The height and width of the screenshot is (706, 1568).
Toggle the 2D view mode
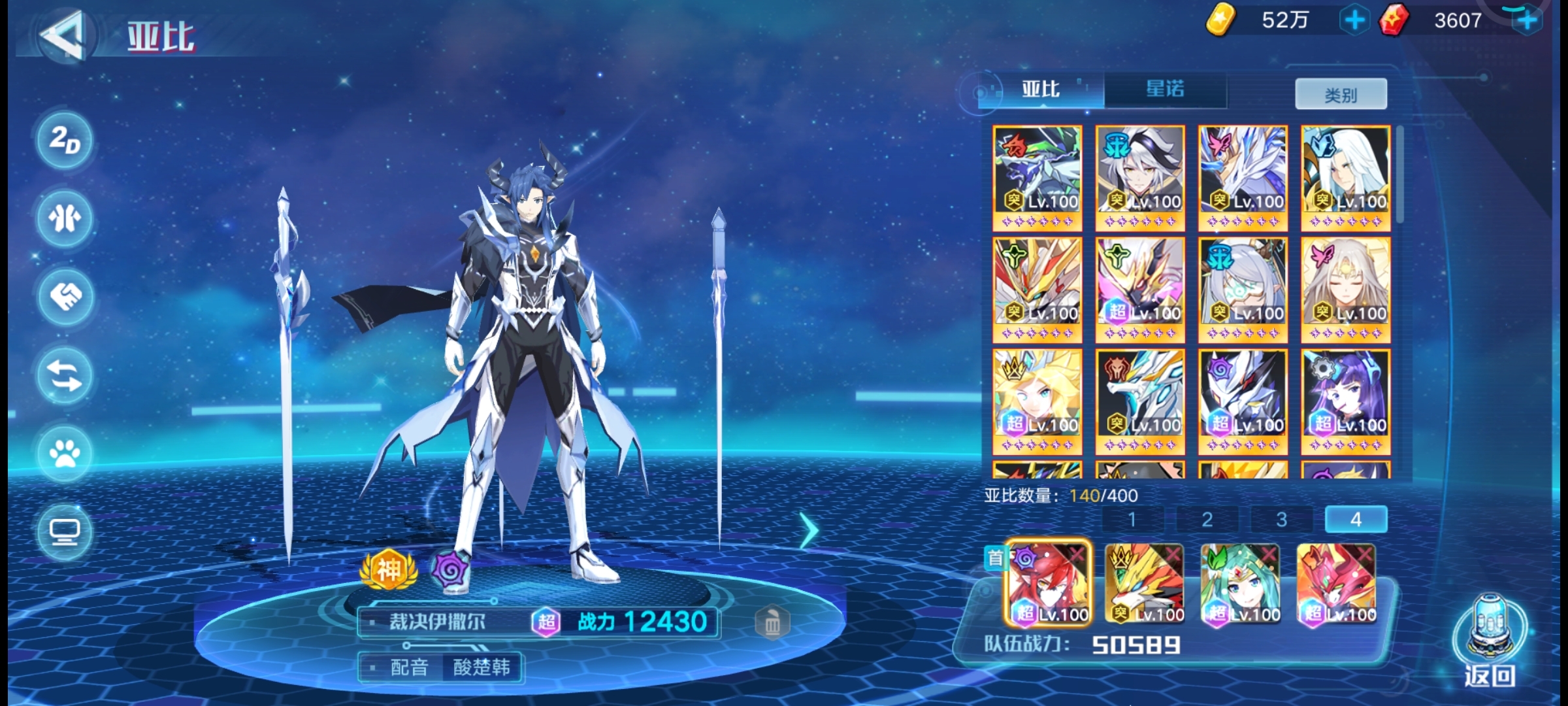coord(64,141)
